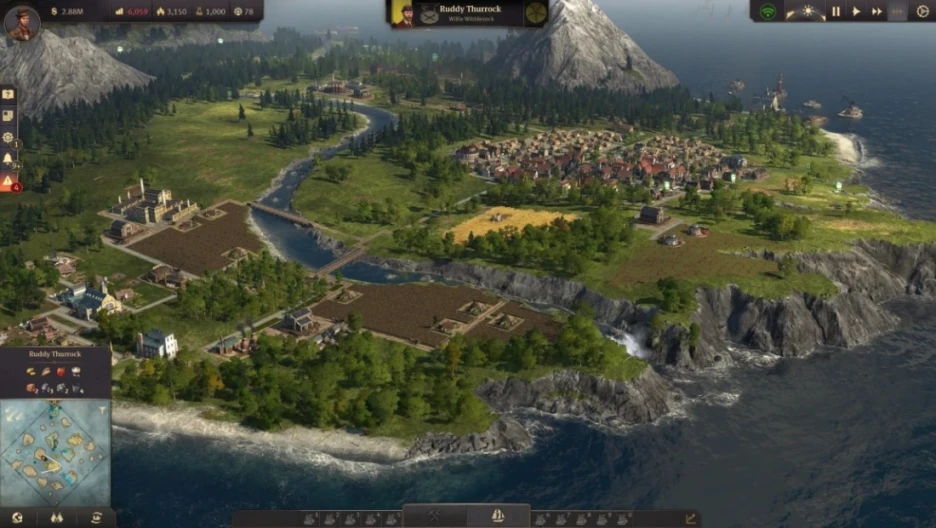The image size is (936, 528).
Task: Open the player profile portrait
Action: point(21,22)
